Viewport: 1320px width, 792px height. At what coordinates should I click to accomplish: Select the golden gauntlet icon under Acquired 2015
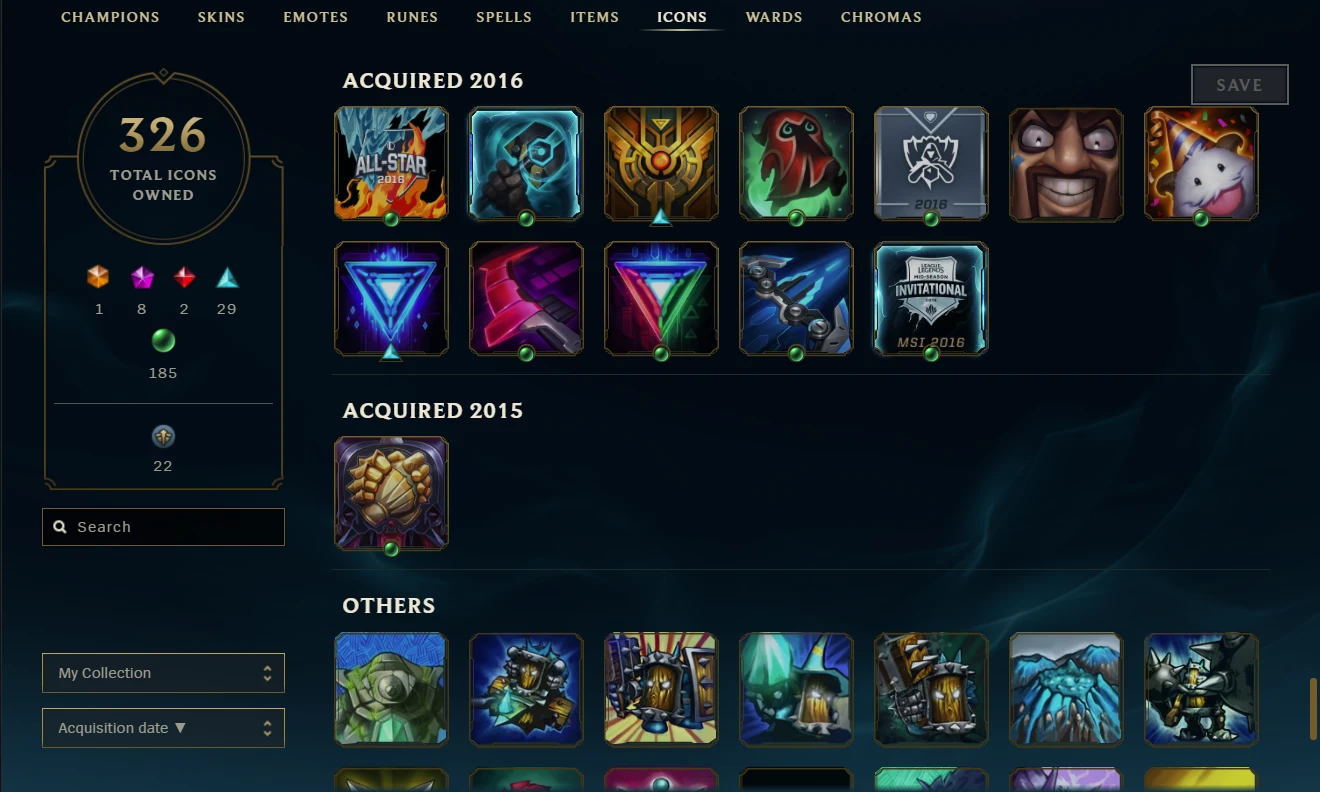pyautogui.click(x=391, y=492)
